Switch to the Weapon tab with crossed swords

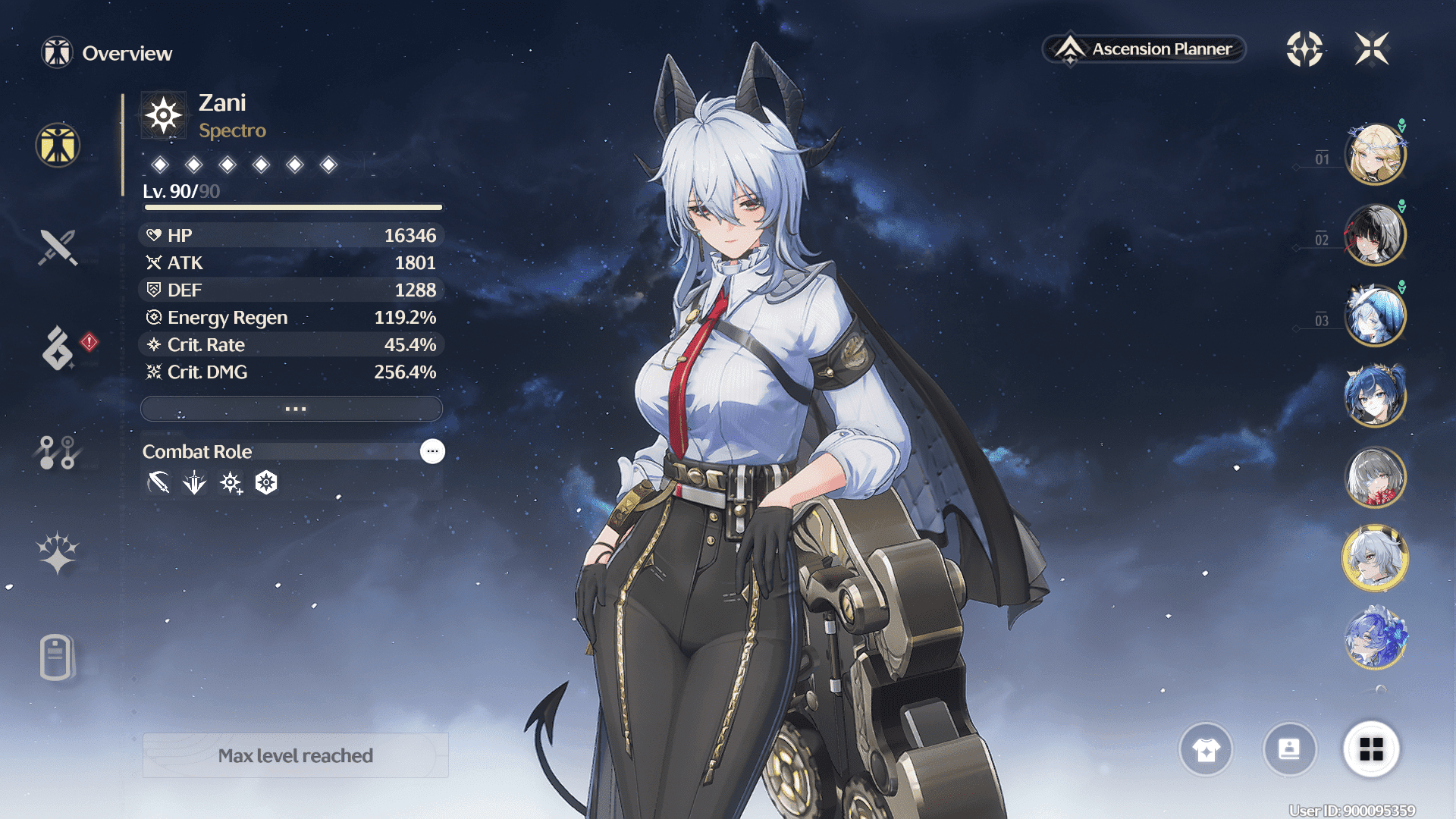58,247
